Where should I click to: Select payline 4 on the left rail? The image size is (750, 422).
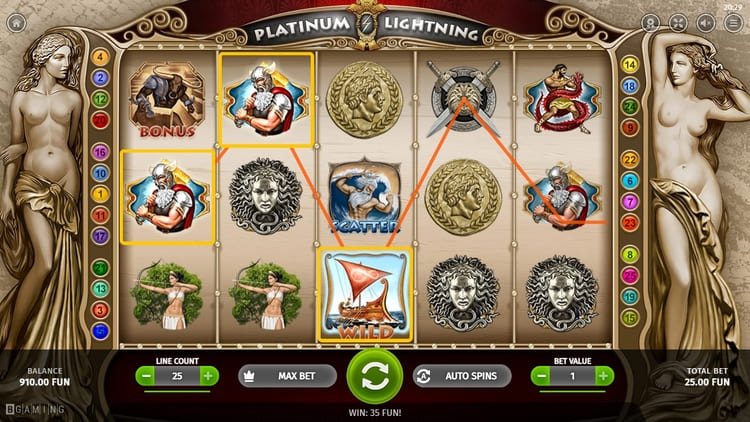[100, 56]
